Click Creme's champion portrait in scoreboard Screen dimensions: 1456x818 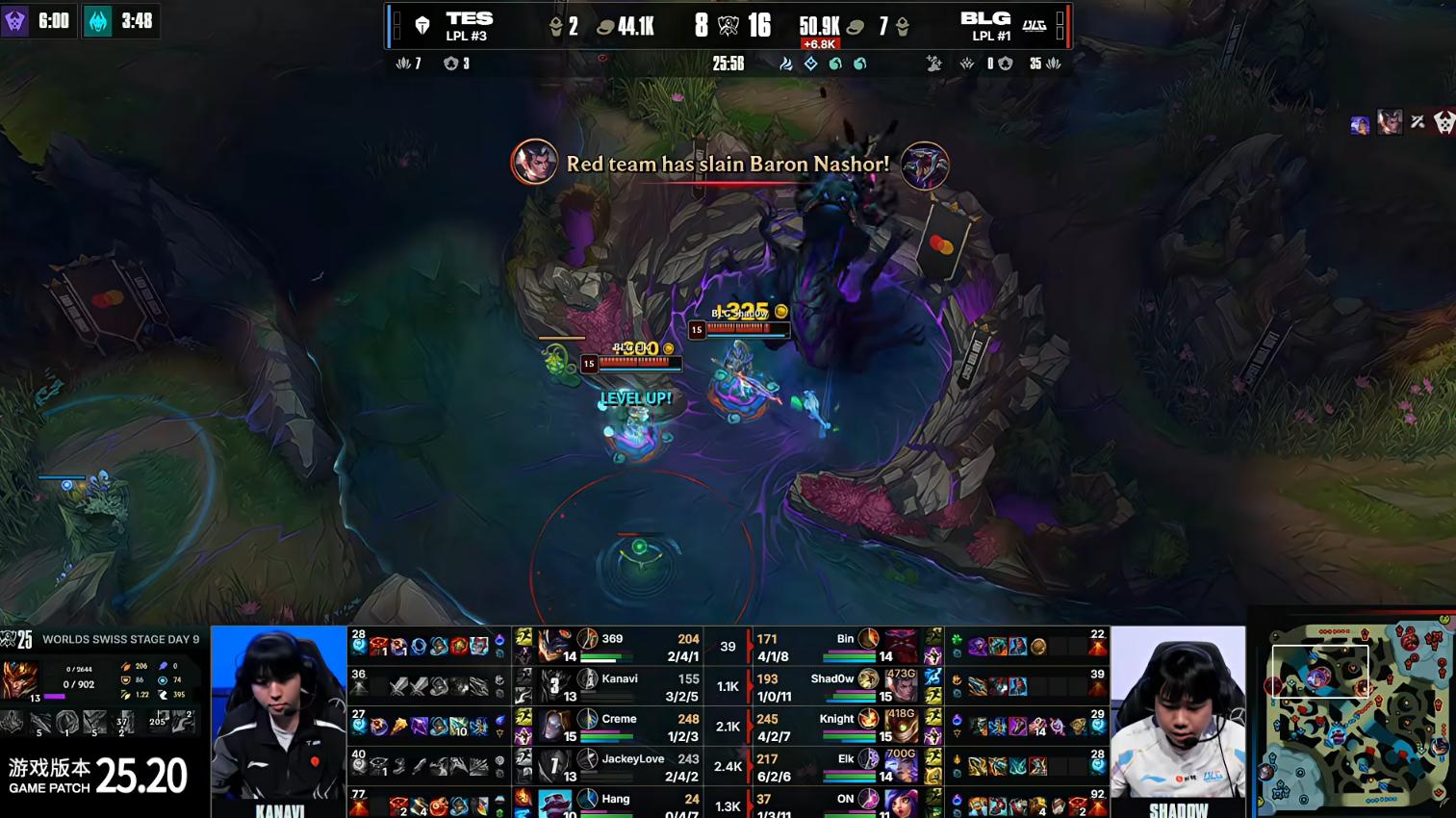tap(553, 727)
